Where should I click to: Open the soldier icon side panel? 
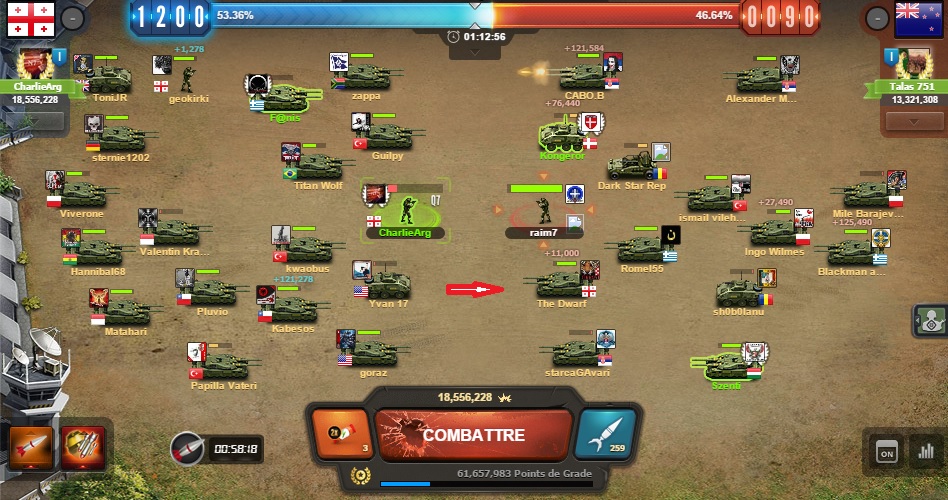(x=930, y=321)
